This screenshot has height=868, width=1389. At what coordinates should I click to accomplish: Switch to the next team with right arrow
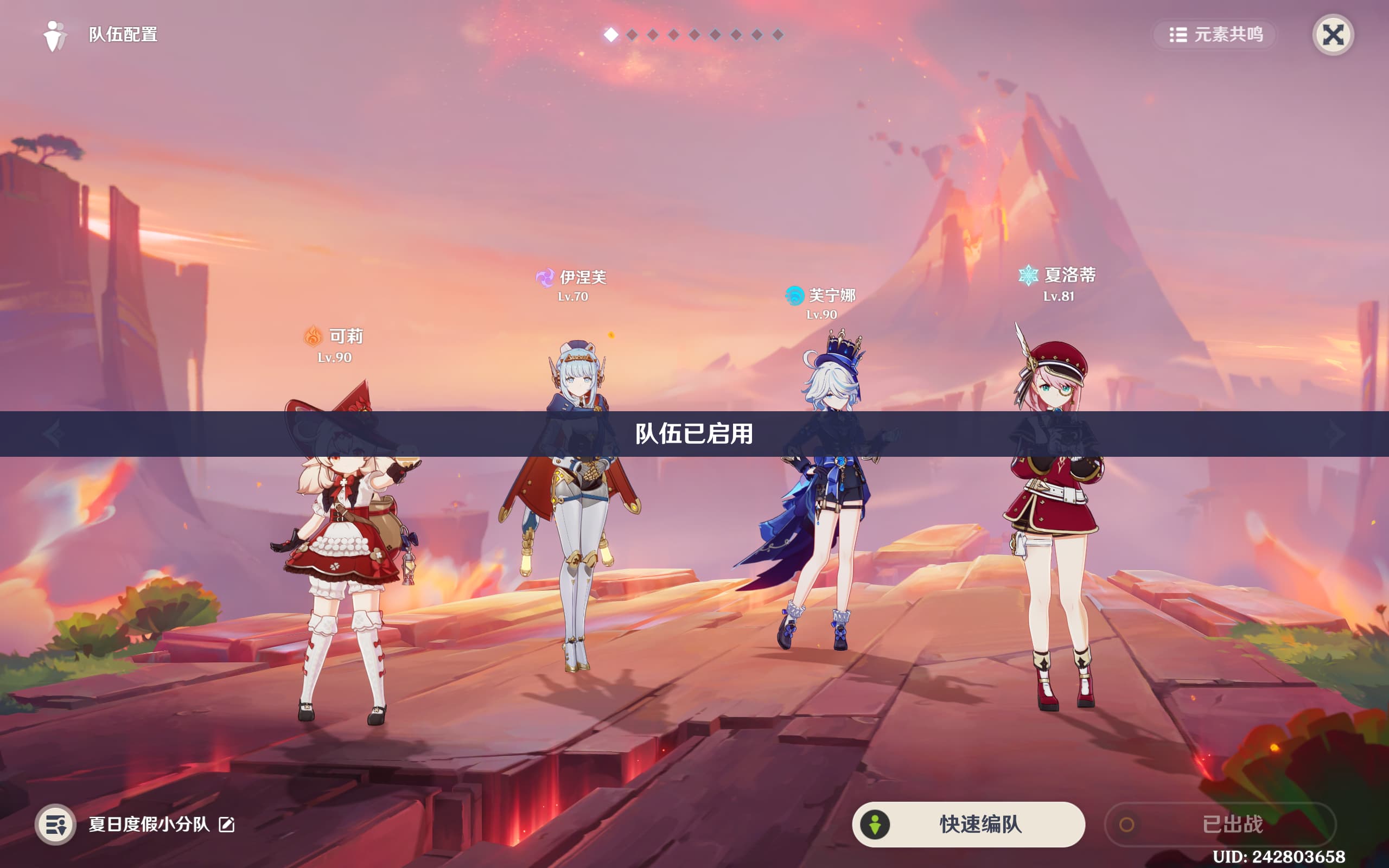click(1336, 433)
